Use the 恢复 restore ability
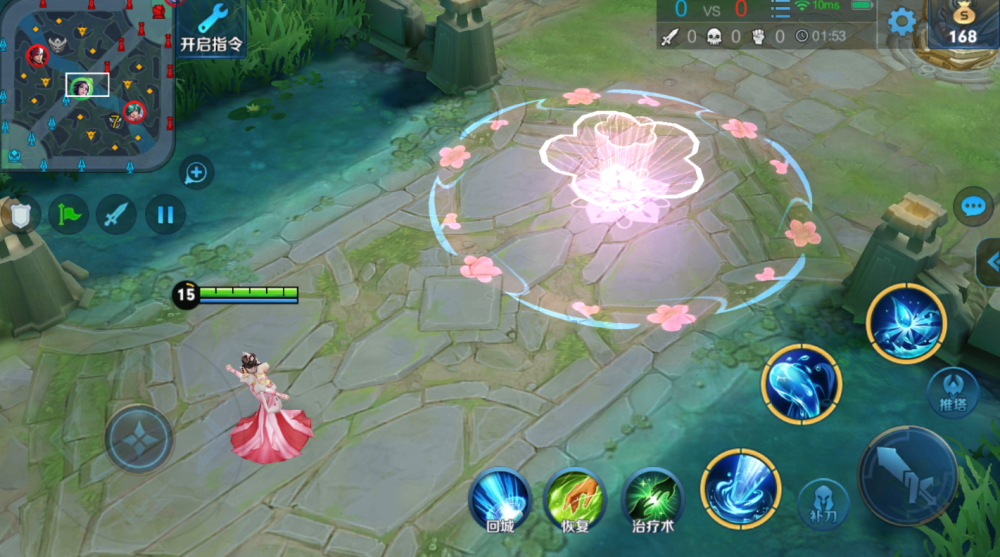 point(574,495)
